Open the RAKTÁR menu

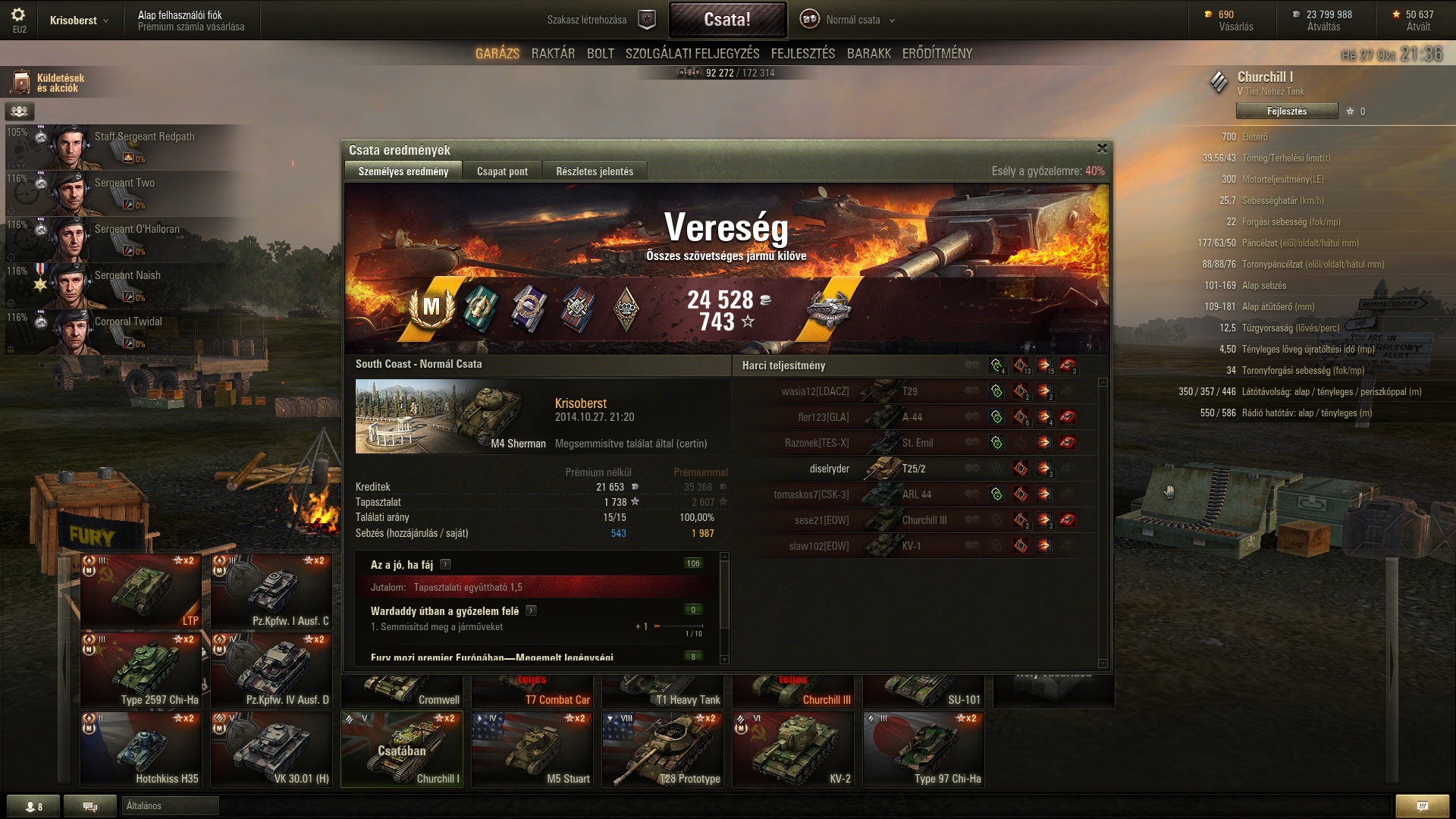click(x=553, y=54)
